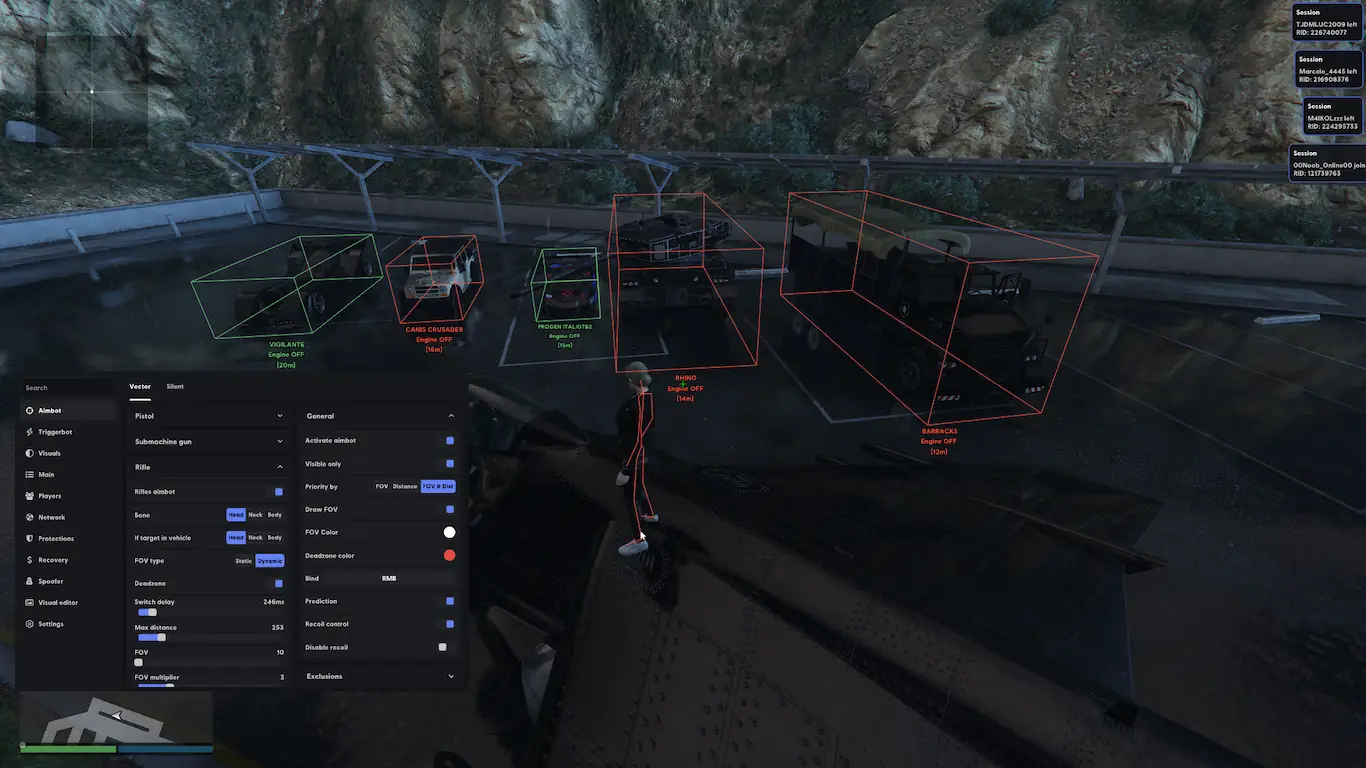Expand the Exclusions section
Screen dimensions: 1366x768
pyautogui.click(x=379, y=677)
